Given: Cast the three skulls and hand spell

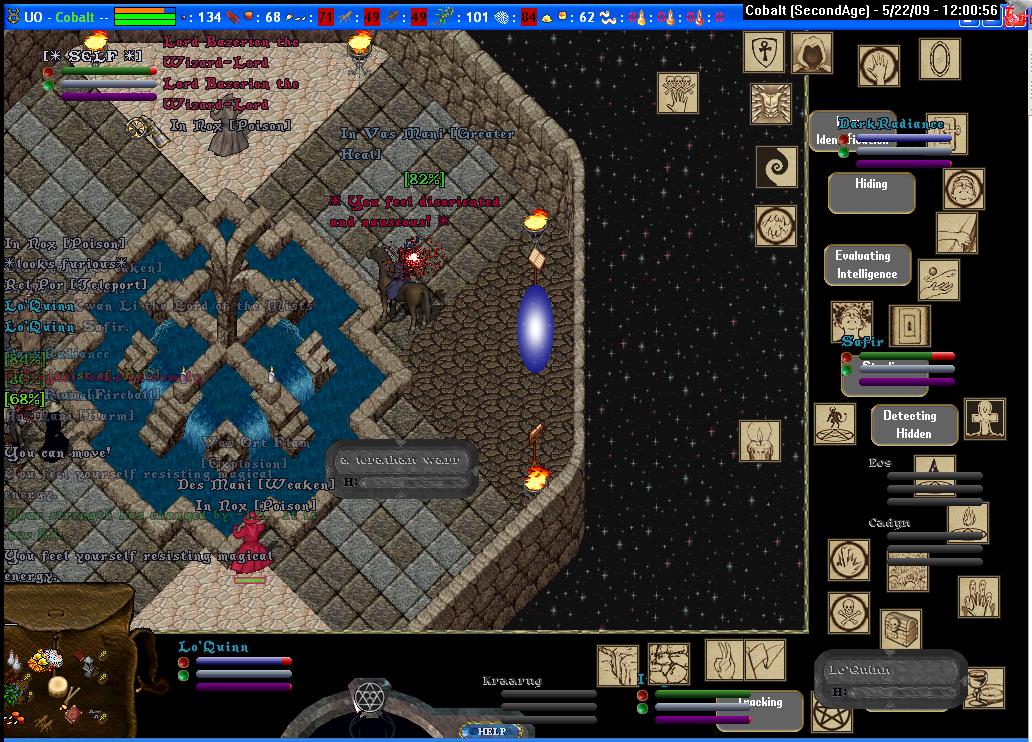Looking at the screenshot, I should 677,92.
